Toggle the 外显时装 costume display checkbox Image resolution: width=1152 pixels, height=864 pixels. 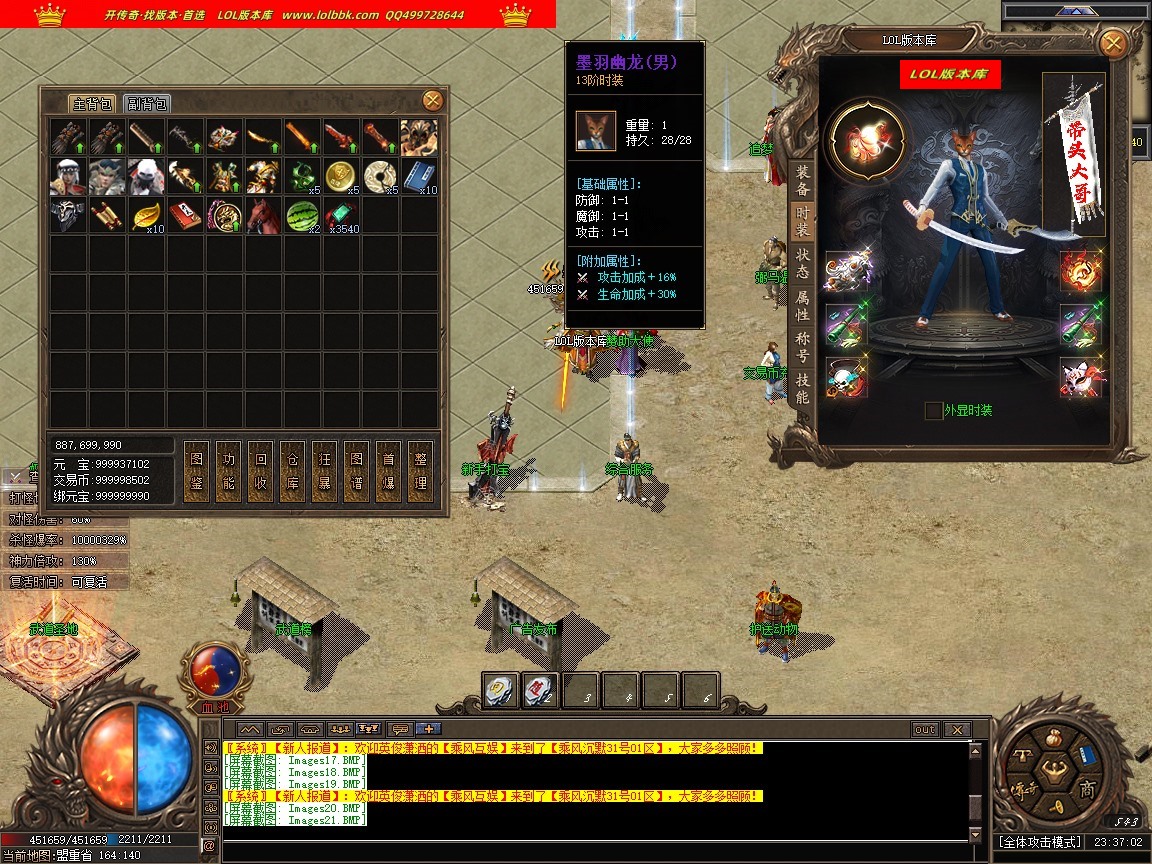(x=933, y=411)
